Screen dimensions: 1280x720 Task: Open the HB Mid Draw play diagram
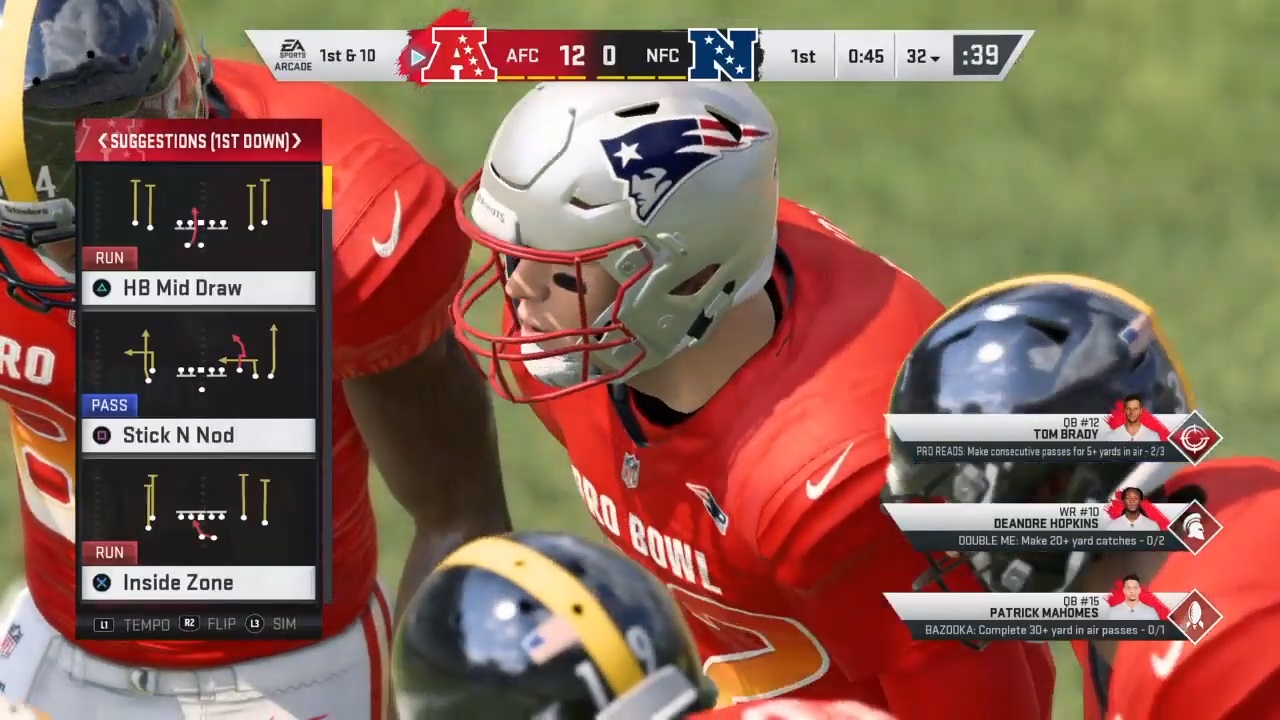200,211
